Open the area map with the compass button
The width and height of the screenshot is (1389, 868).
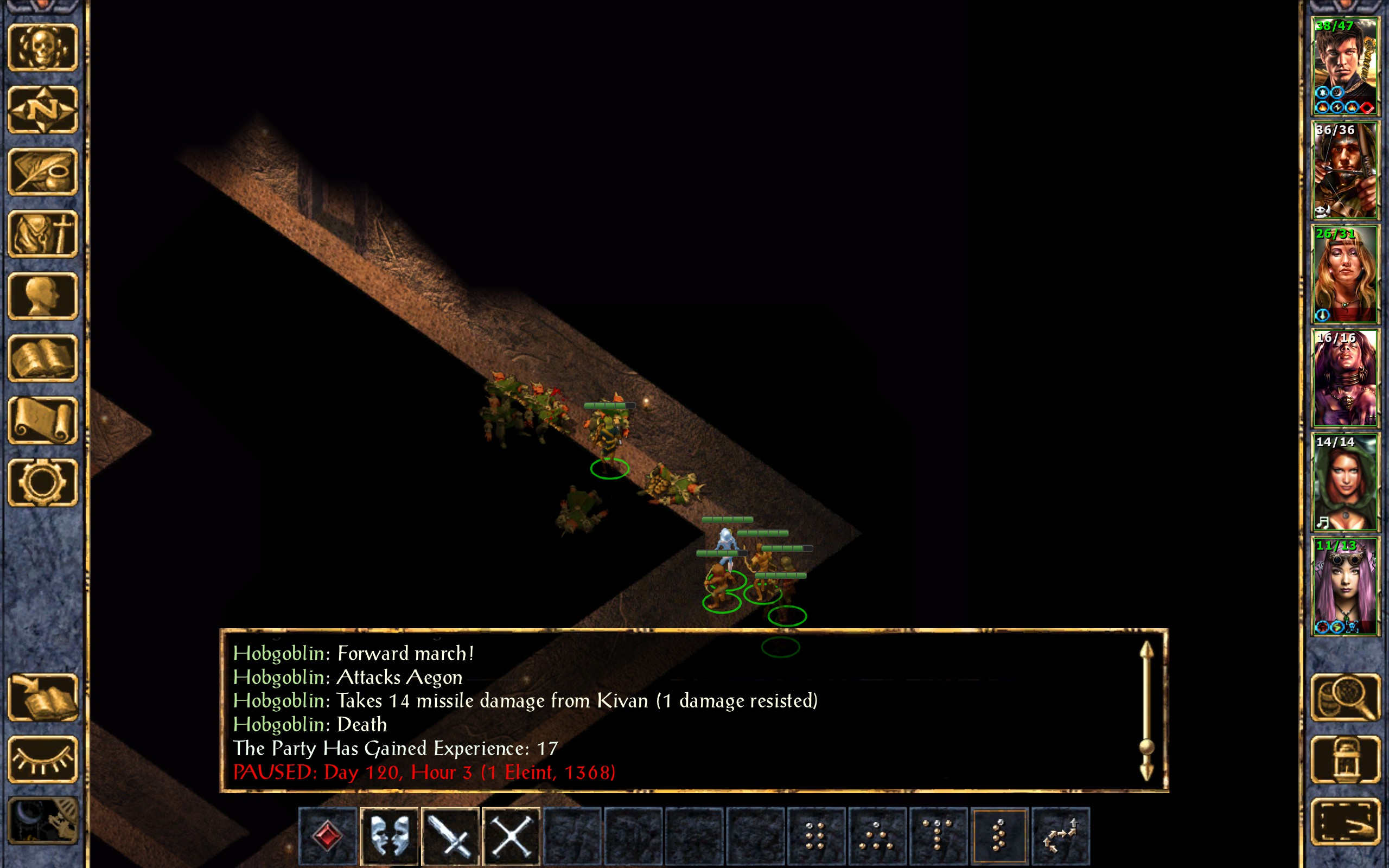43,109
